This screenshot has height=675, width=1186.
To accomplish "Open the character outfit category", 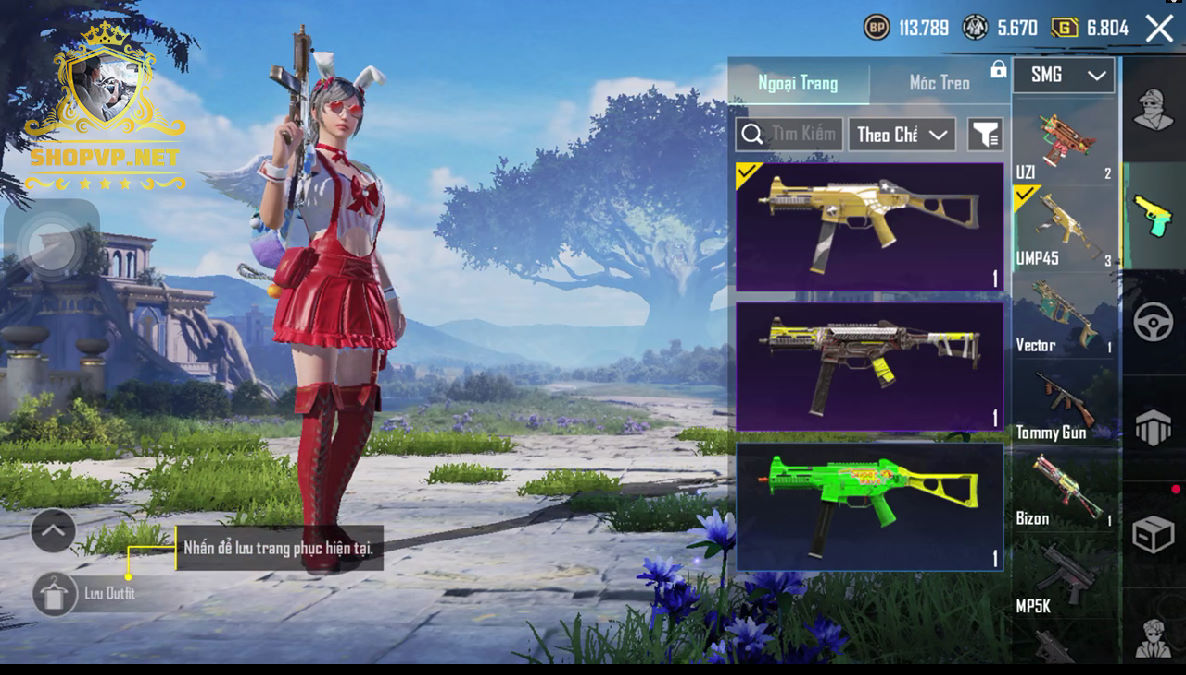I will pos(1153,109).
